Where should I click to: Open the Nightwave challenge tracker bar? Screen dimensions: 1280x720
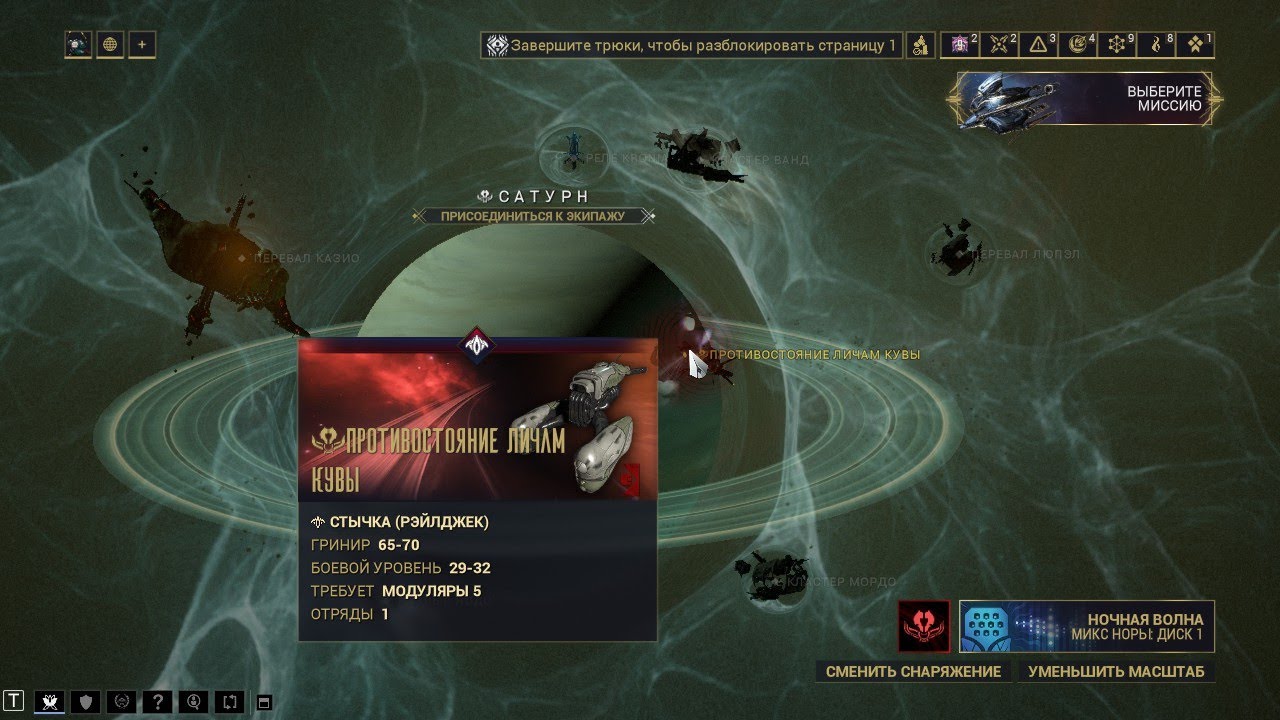pyautogui.click(x=691, y=45)
